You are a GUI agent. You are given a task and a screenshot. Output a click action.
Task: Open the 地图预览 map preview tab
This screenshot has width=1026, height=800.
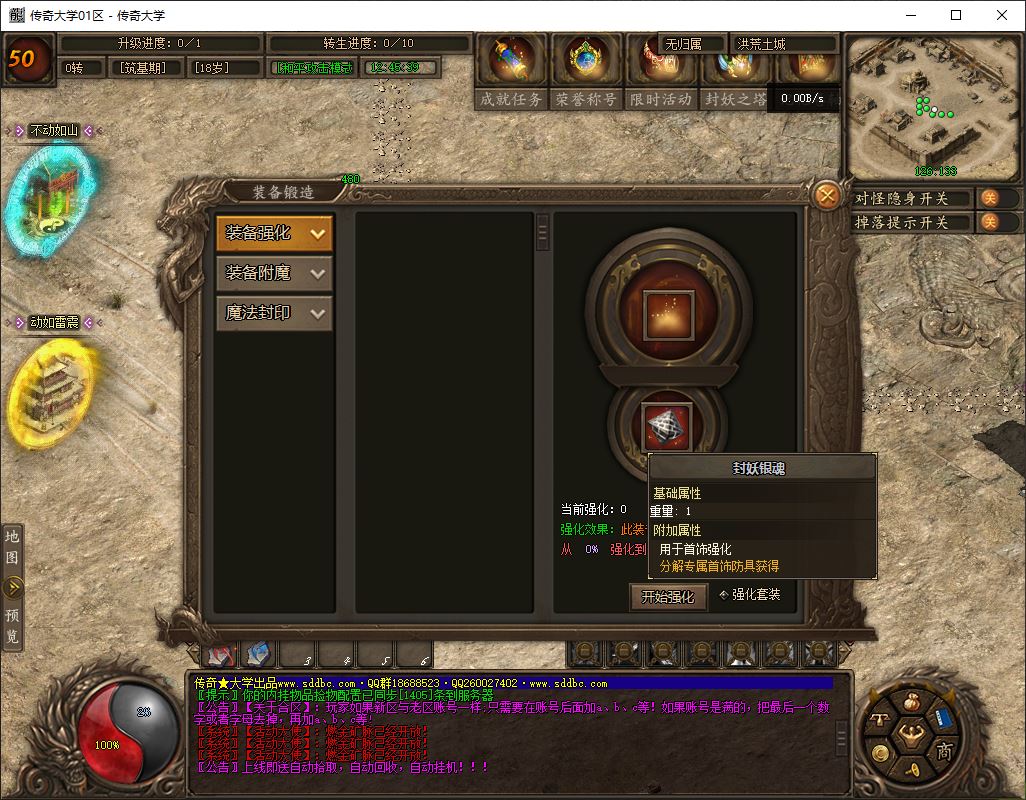pos(12,587)
